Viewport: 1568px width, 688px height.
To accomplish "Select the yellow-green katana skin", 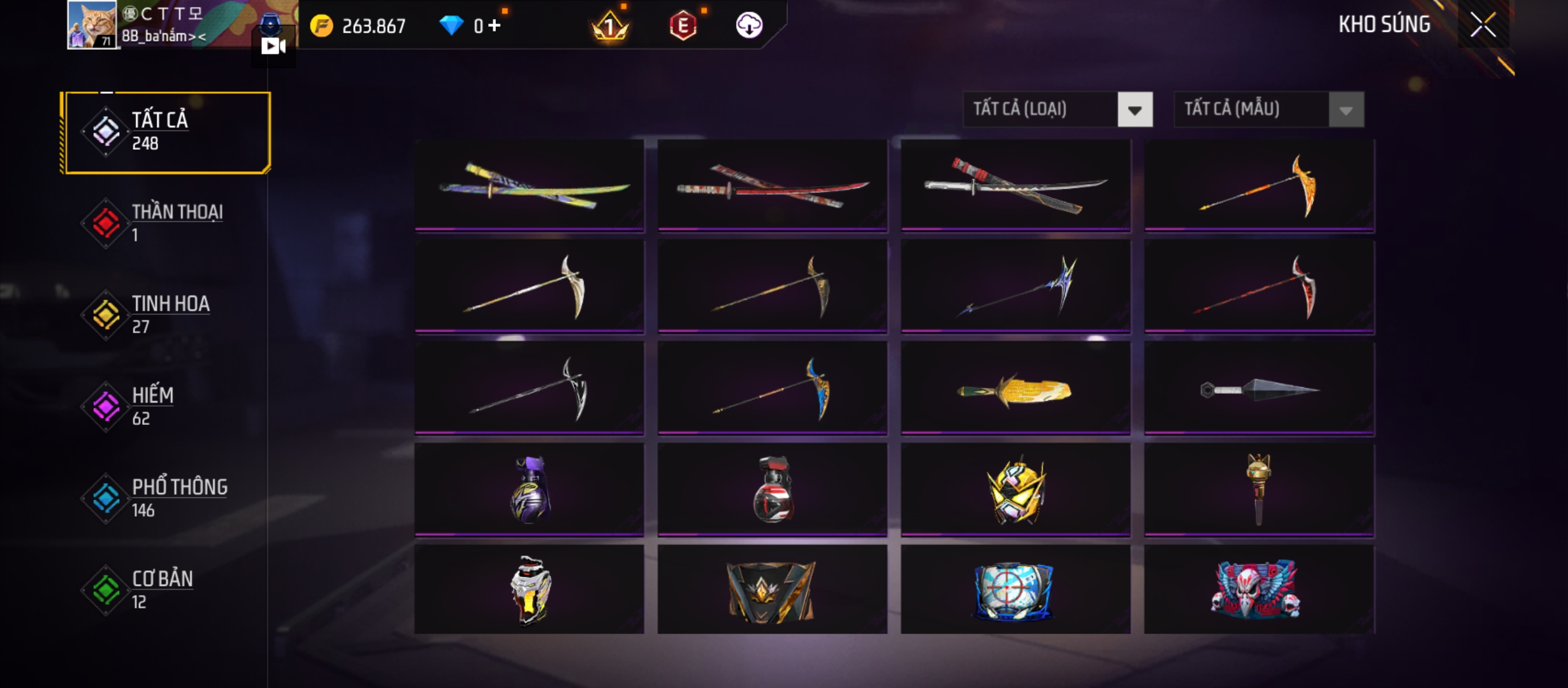I will [x=530, y=185].
